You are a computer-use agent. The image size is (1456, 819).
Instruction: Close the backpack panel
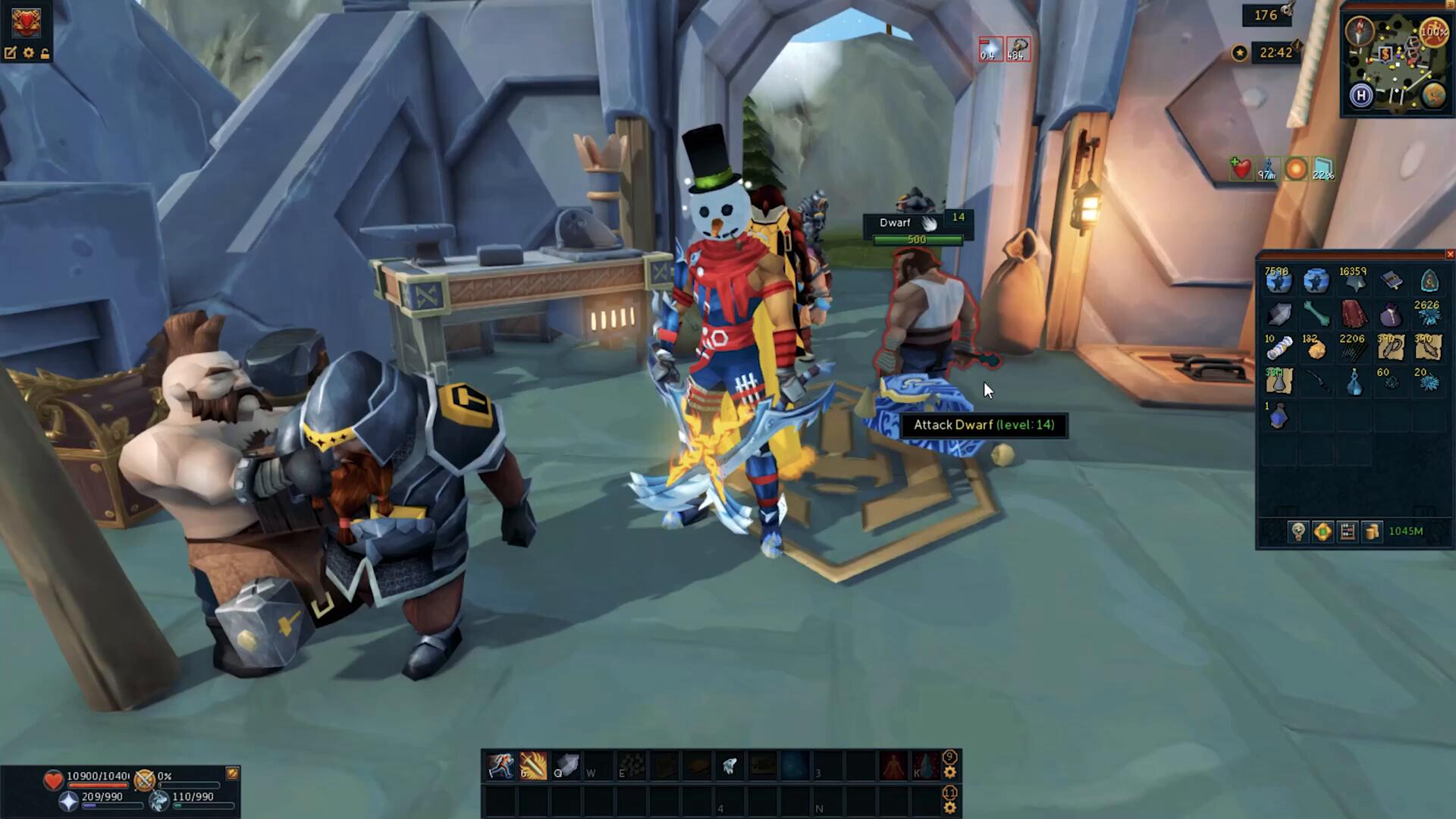[x=1450, y=255]
